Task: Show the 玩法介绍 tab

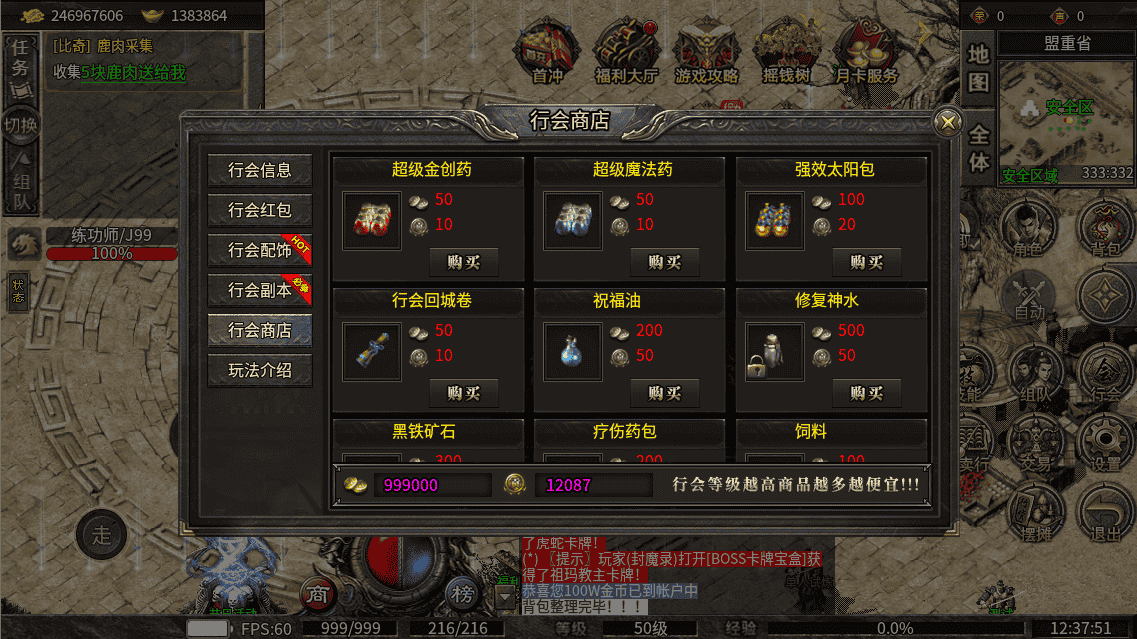Action: pyautogui.click(x=260, y=370)
